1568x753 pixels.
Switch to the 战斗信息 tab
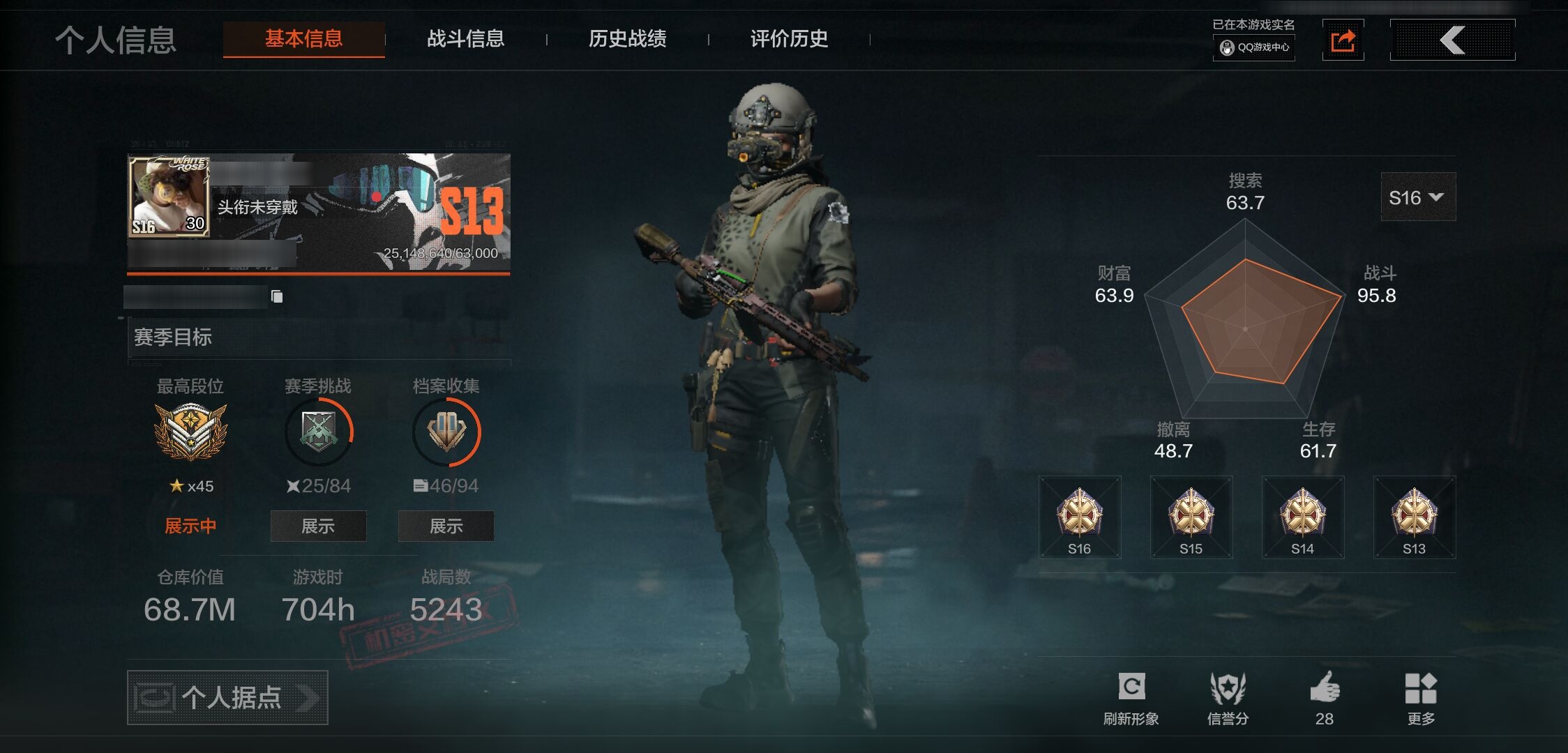(465, 39)
